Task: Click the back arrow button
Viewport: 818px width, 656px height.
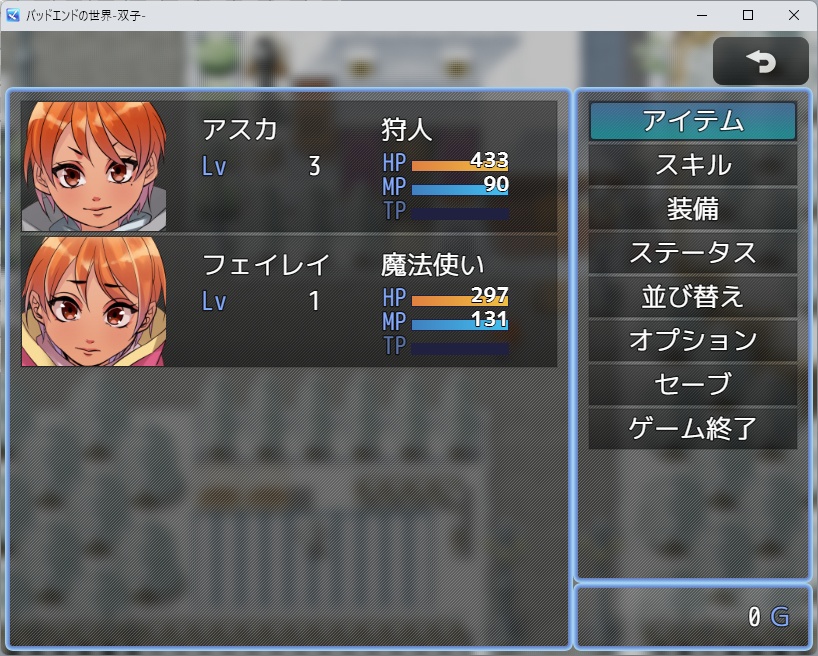Action: pyautogui.click(x=760, y=62)
